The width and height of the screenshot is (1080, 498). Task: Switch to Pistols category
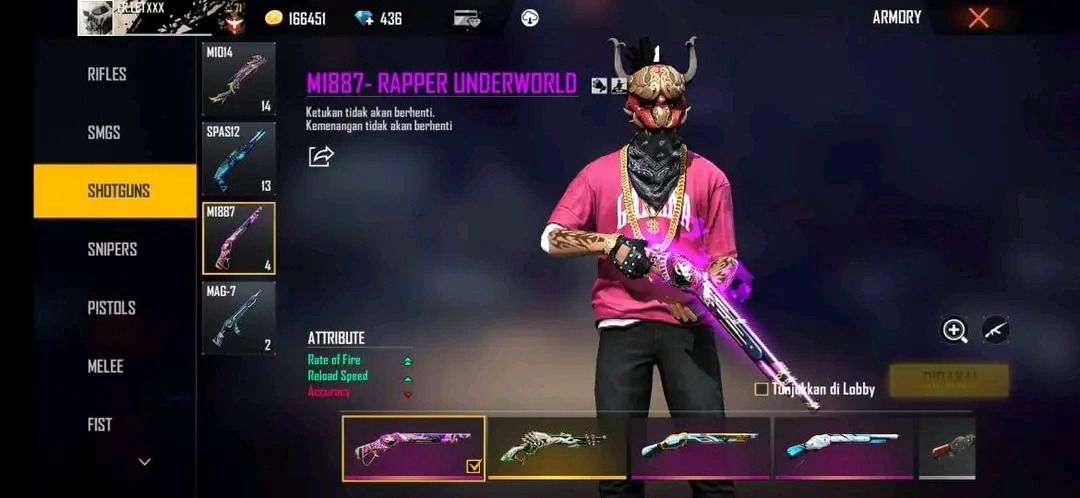point(111,308)
